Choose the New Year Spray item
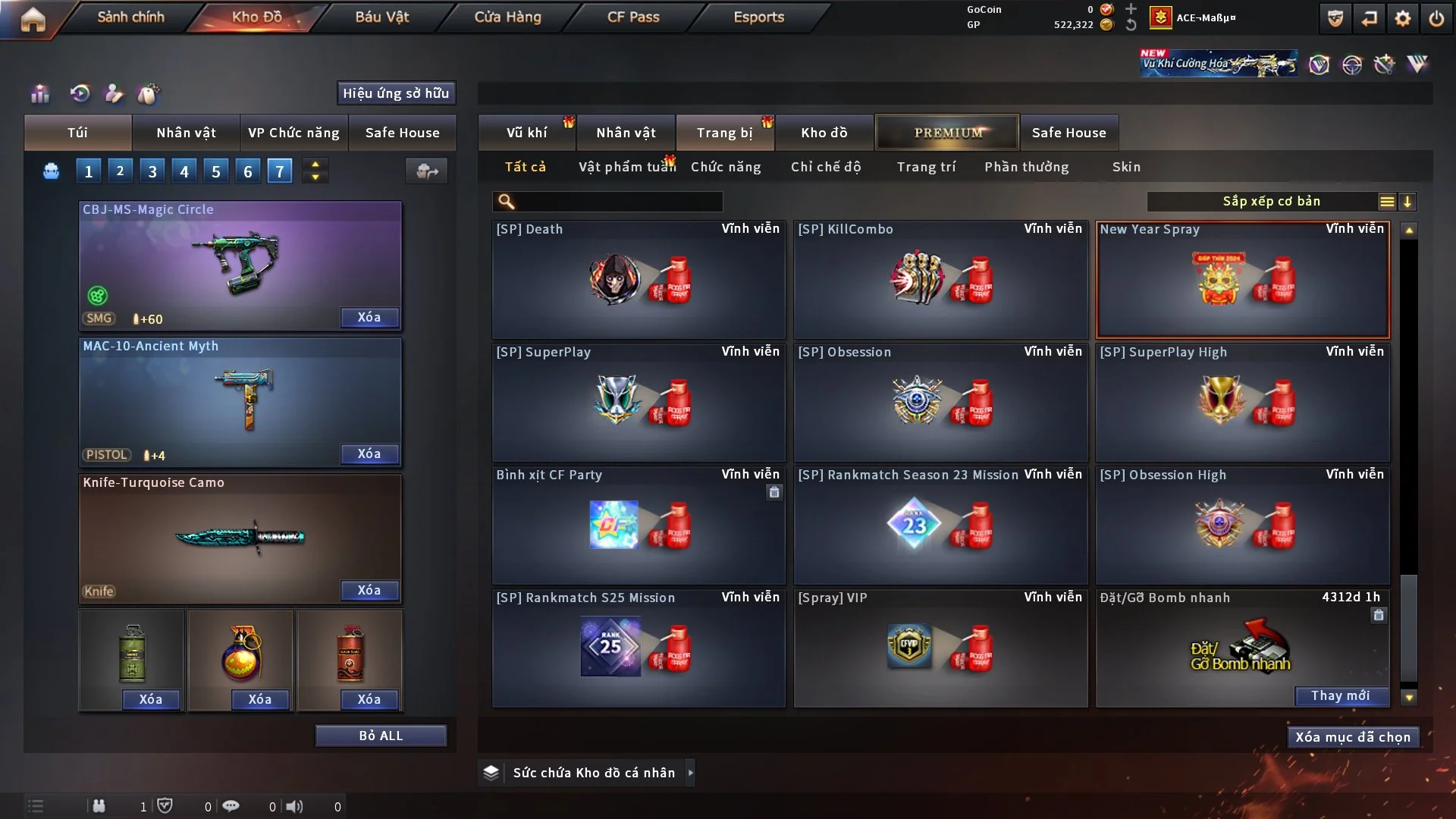 point(1242,279)
